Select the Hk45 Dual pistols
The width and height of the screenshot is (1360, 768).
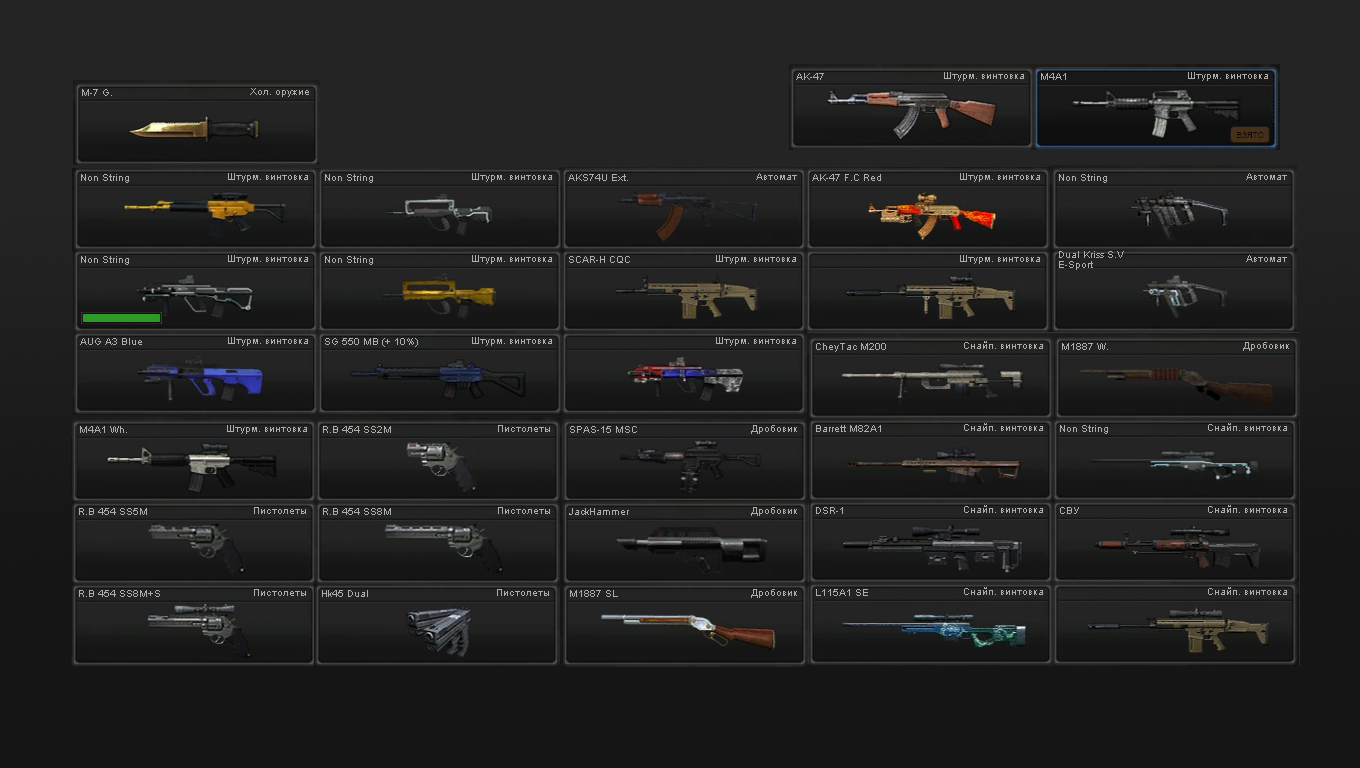(438, 623)
